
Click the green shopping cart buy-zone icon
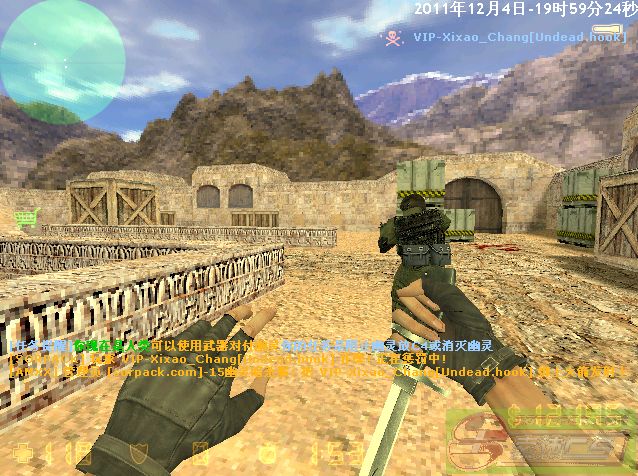coord(25,218)
